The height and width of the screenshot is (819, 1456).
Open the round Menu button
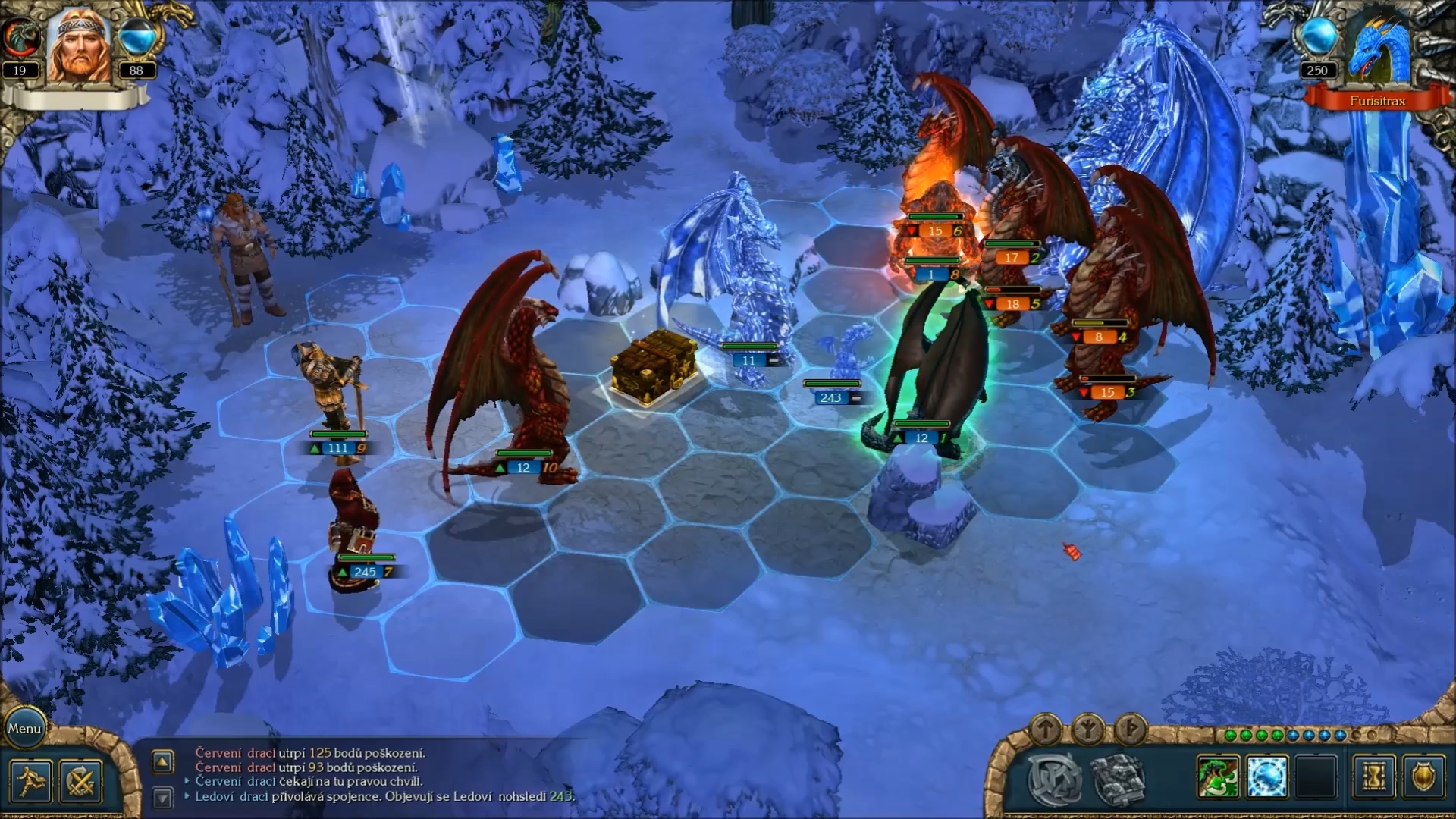coord(24,729)
